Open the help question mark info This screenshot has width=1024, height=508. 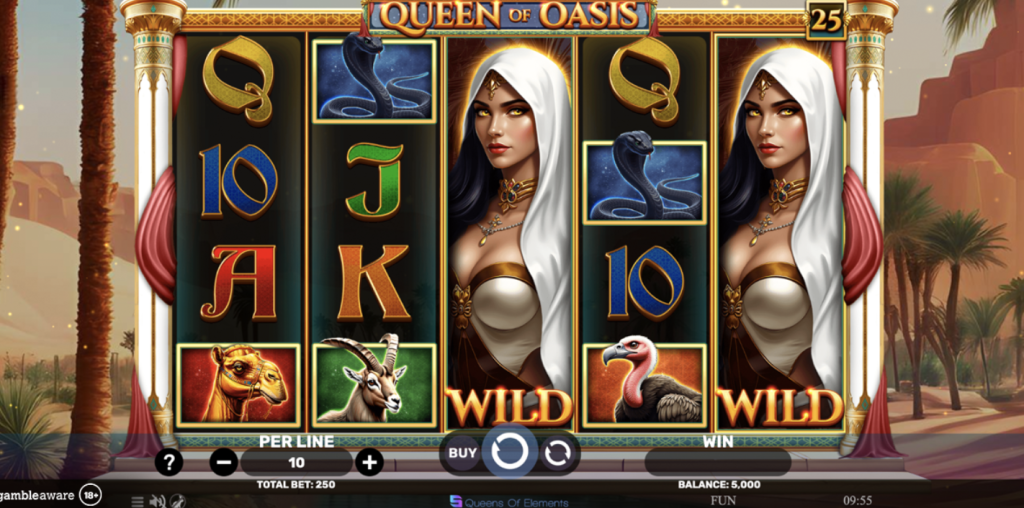tap(170, 462)
